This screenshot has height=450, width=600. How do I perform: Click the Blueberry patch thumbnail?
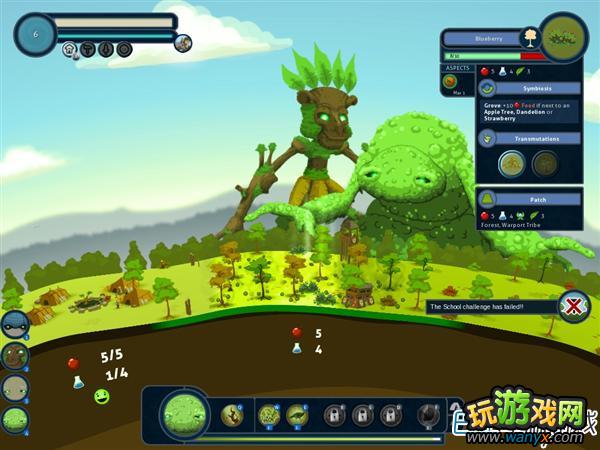564,37
